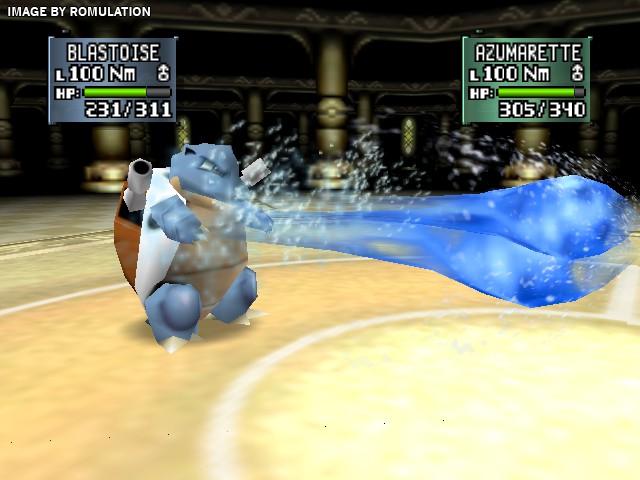Select Azumarette's status panel
This screenshot has height=480, width=640.
pos(526,80)
